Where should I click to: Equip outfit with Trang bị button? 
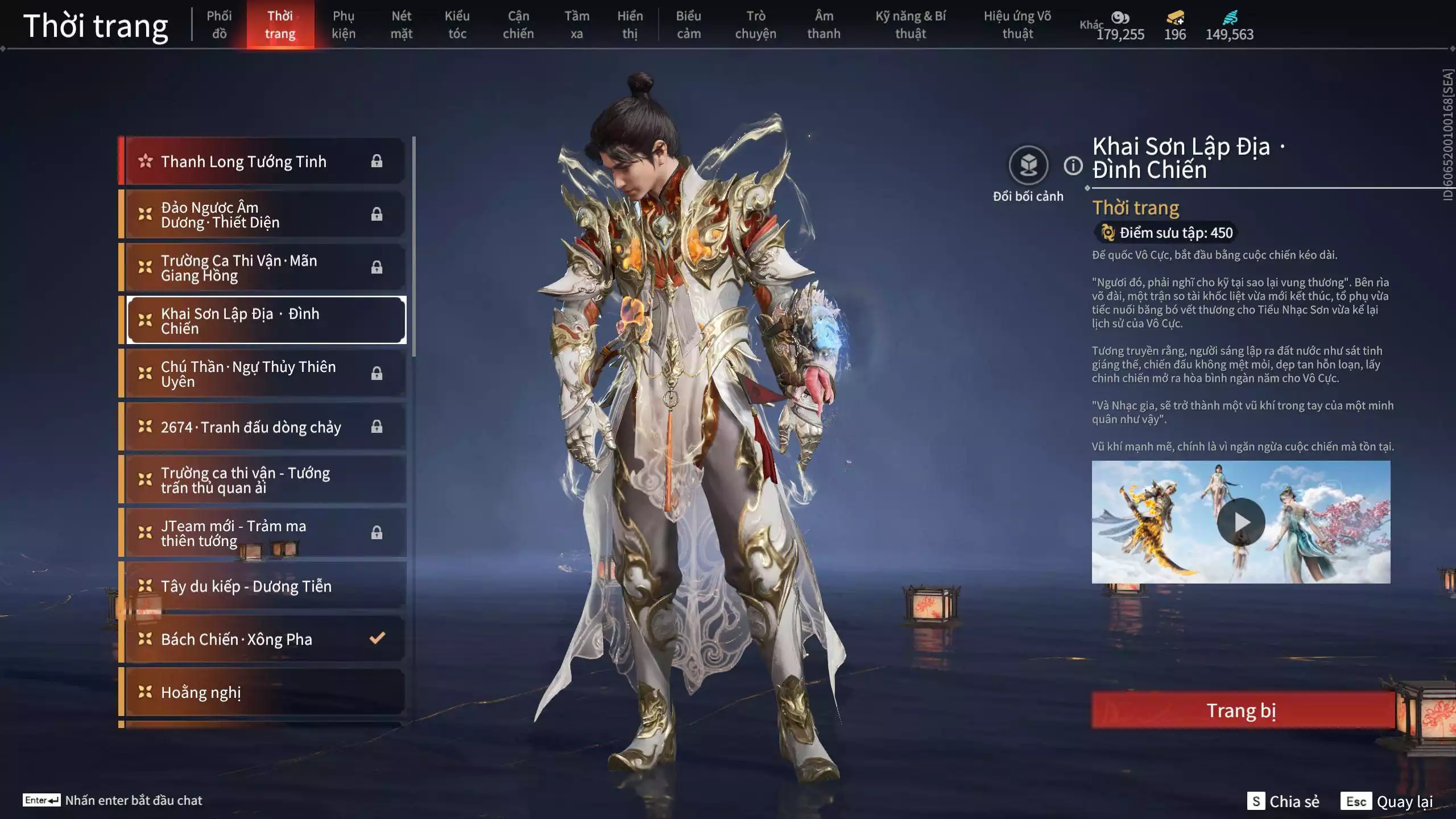1242,710
